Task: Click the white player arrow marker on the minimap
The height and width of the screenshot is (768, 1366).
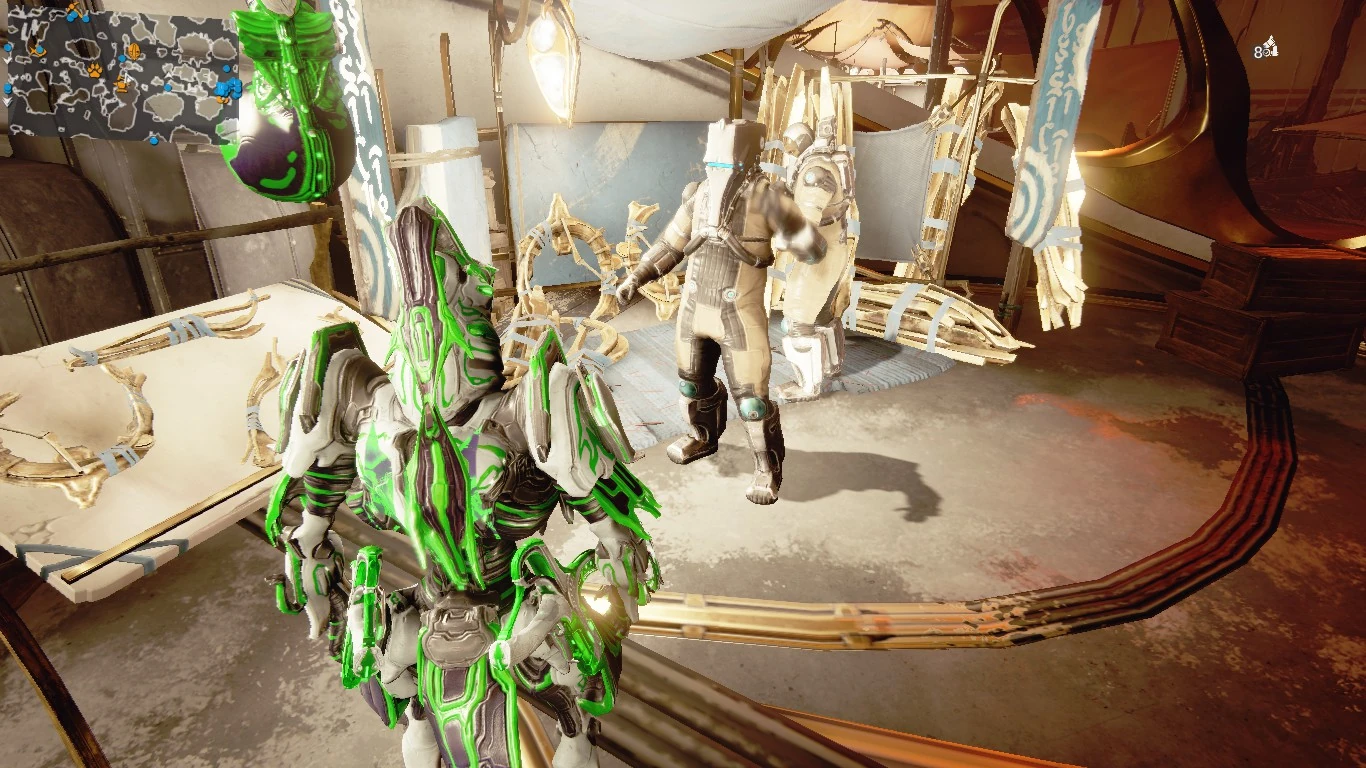Action: point(128,78)
